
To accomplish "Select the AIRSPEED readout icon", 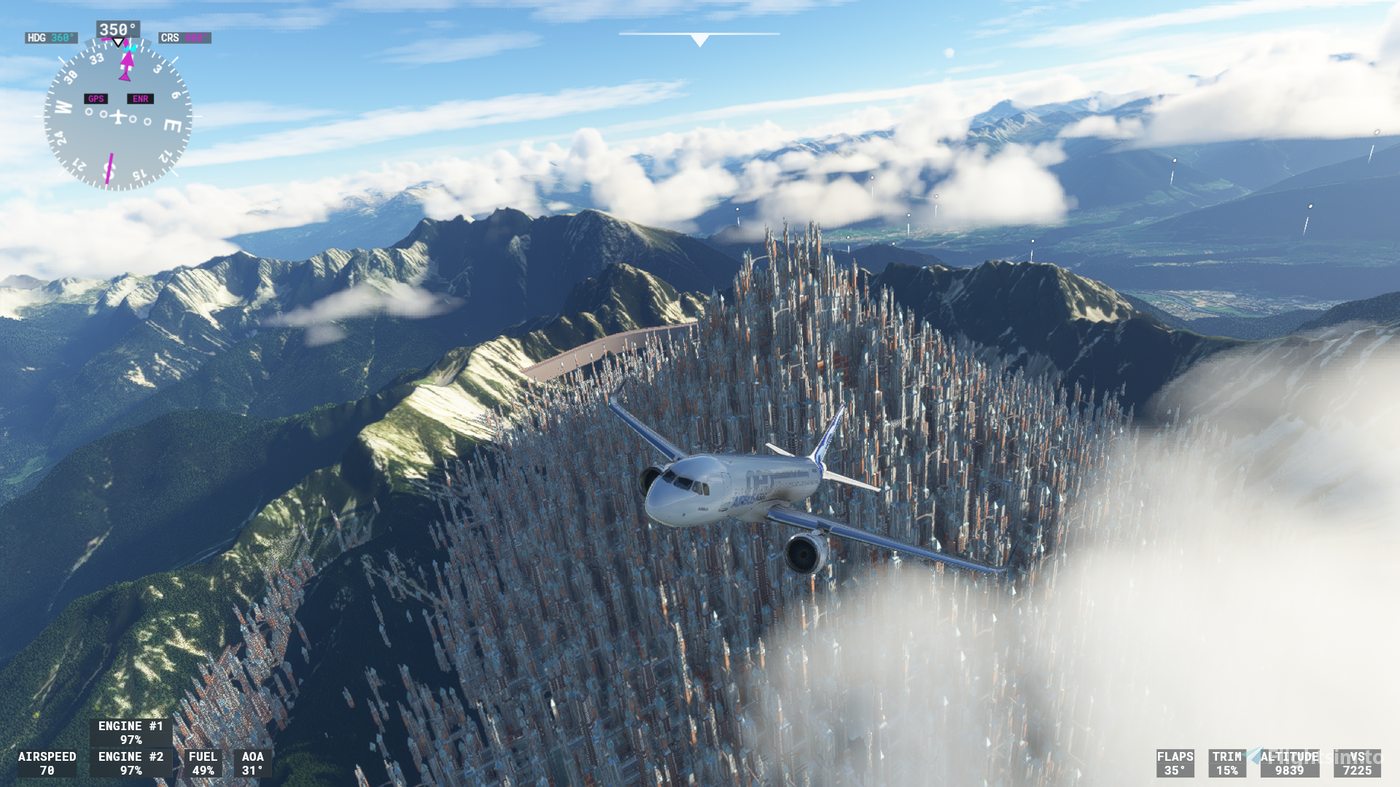I will click(x=48, y=763).
